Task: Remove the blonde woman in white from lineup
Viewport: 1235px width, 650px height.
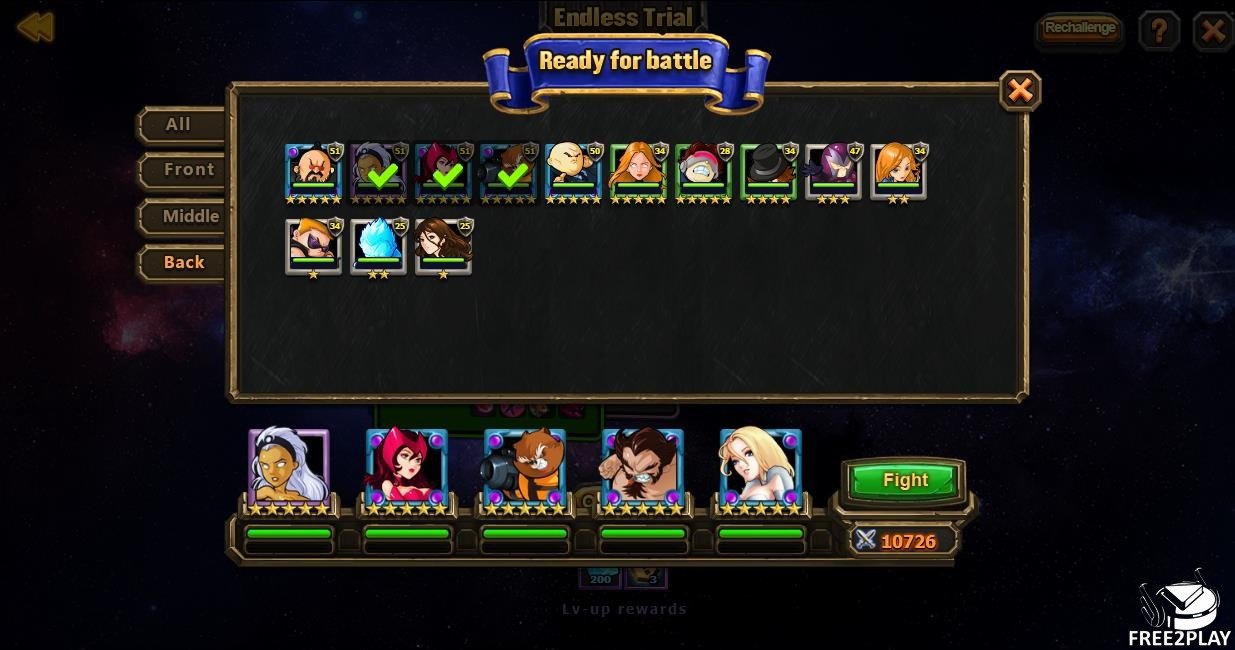Action: (760, 466)
